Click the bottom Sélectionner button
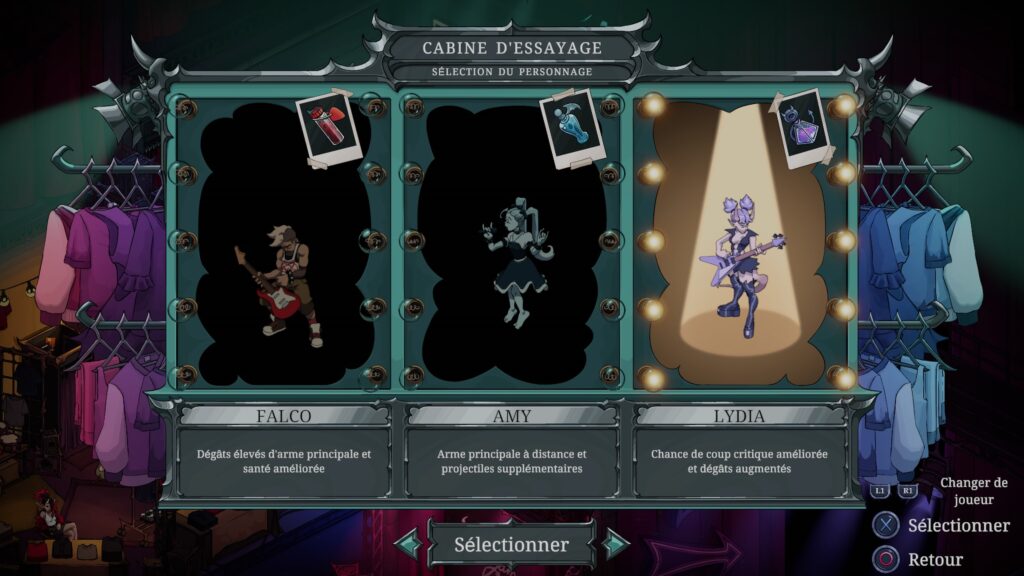 coord(511,545)
